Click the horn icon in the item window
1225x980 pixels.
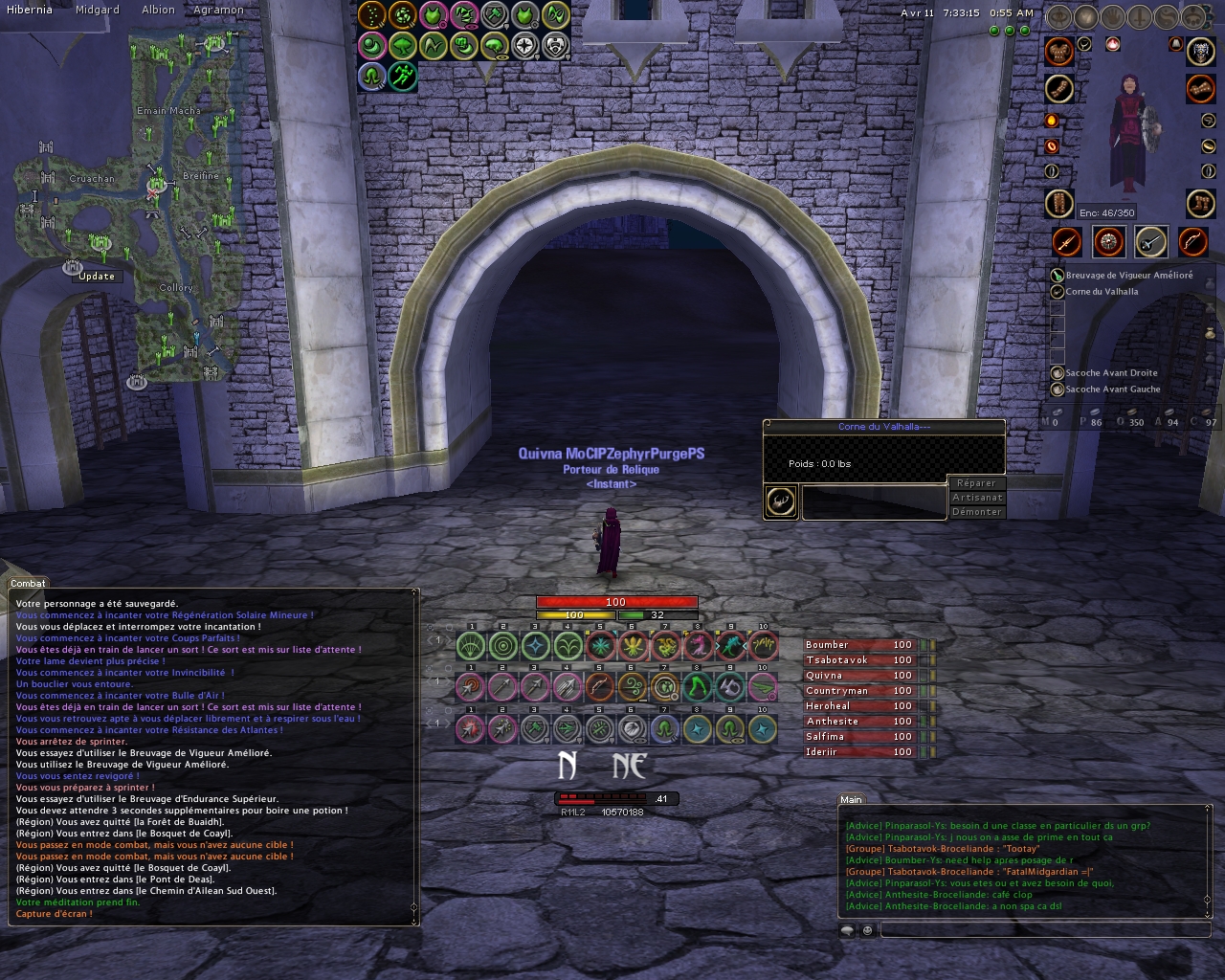(x=781, y=501)
